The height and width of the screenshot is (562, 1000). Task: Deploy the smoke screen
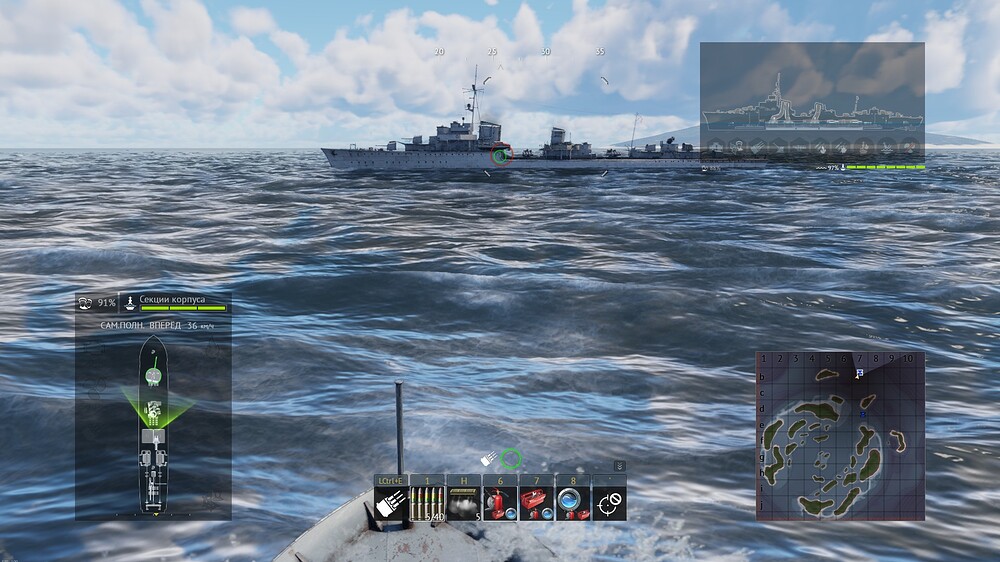[x=464, y=504]
